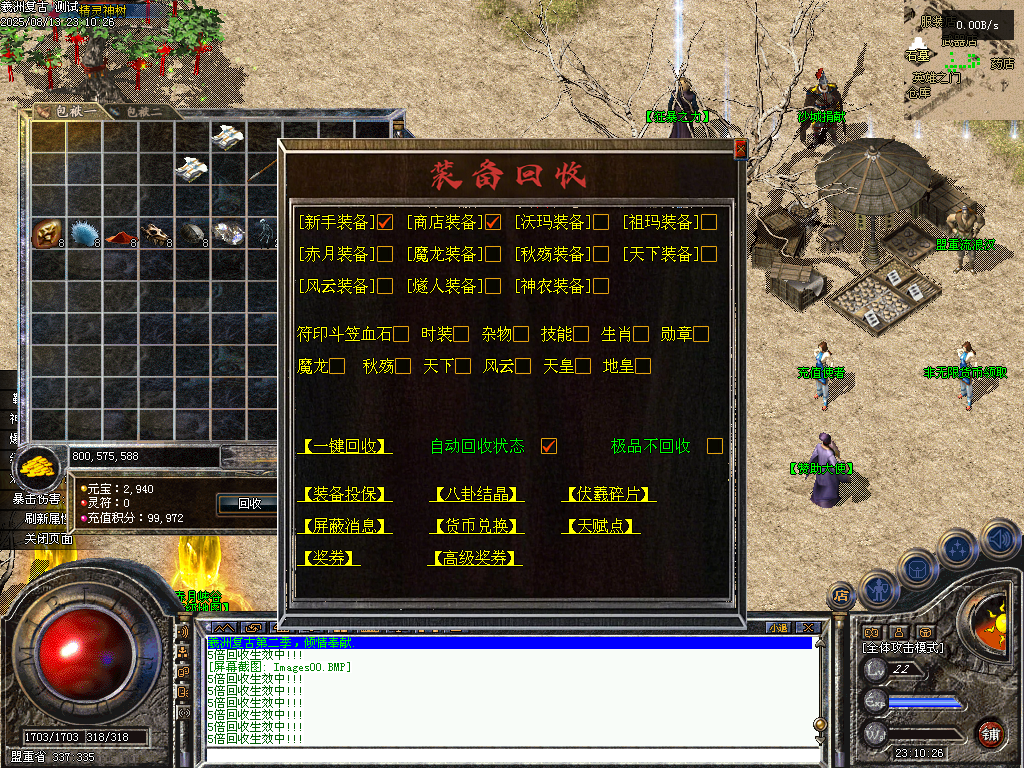
Task: Click the 一键回收 button
Action: [344, 446]
